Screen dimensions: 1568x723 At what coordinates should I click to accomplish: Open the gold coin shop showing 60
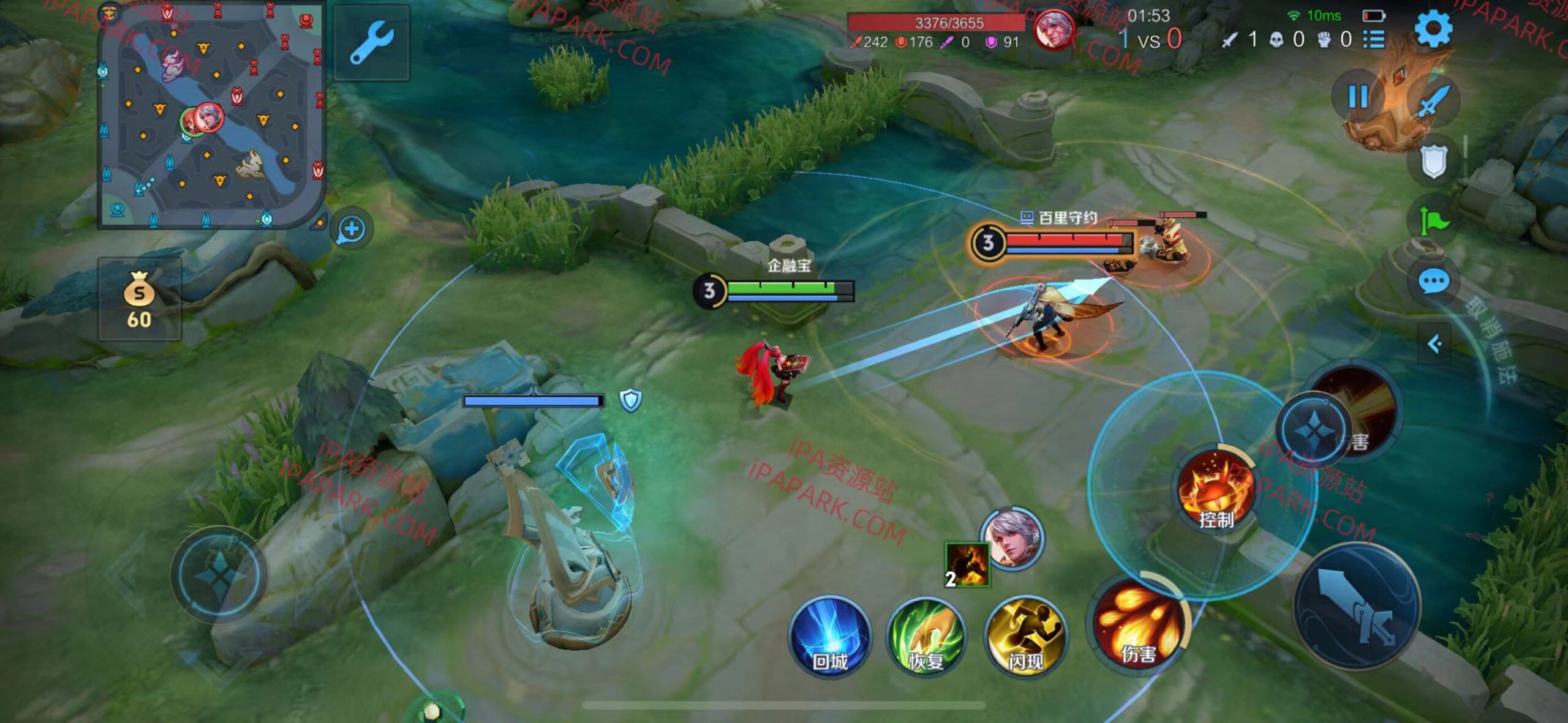pyautogui.click(x=139, y=299)
